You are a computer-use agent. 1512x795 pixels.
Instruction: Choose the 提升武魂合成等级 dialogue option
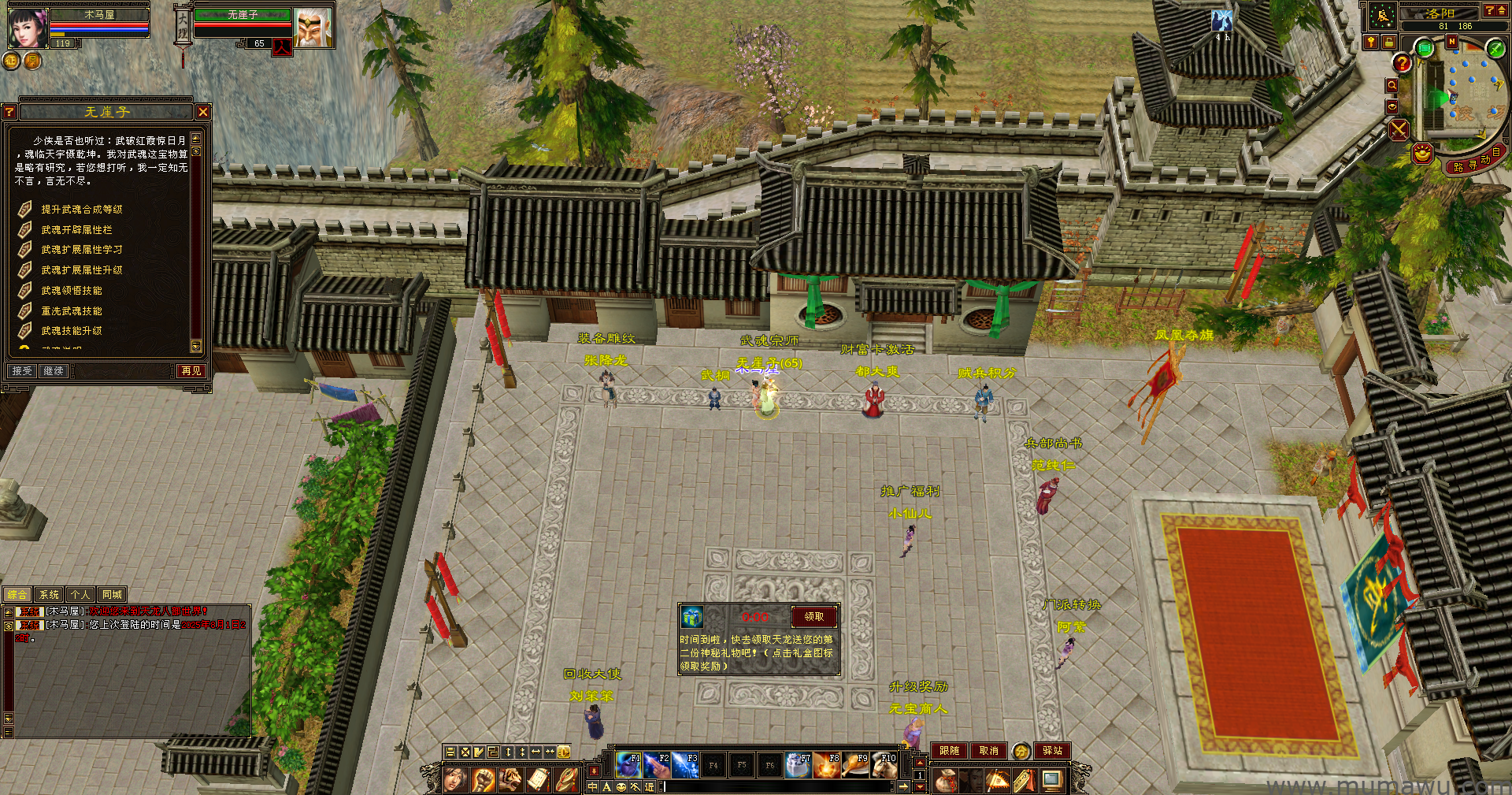(x=82, y=210)
